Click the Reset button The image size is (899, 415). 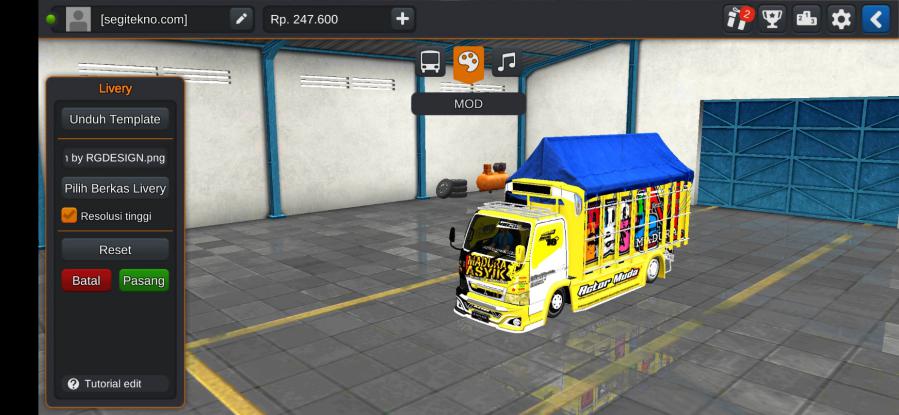pyautogui.click(x=115, y=249)
